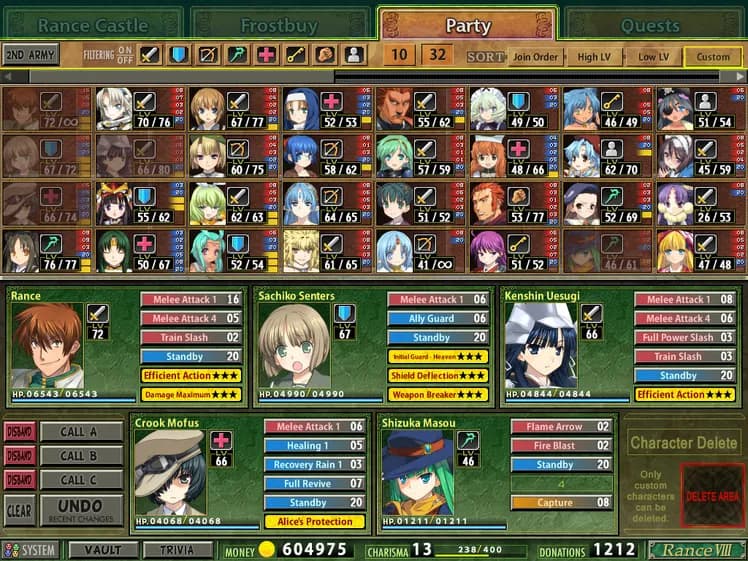This screenshot has height=561, width=748.
Task: Toggle the sword class filter icon
Action: [x=150, y=55]
